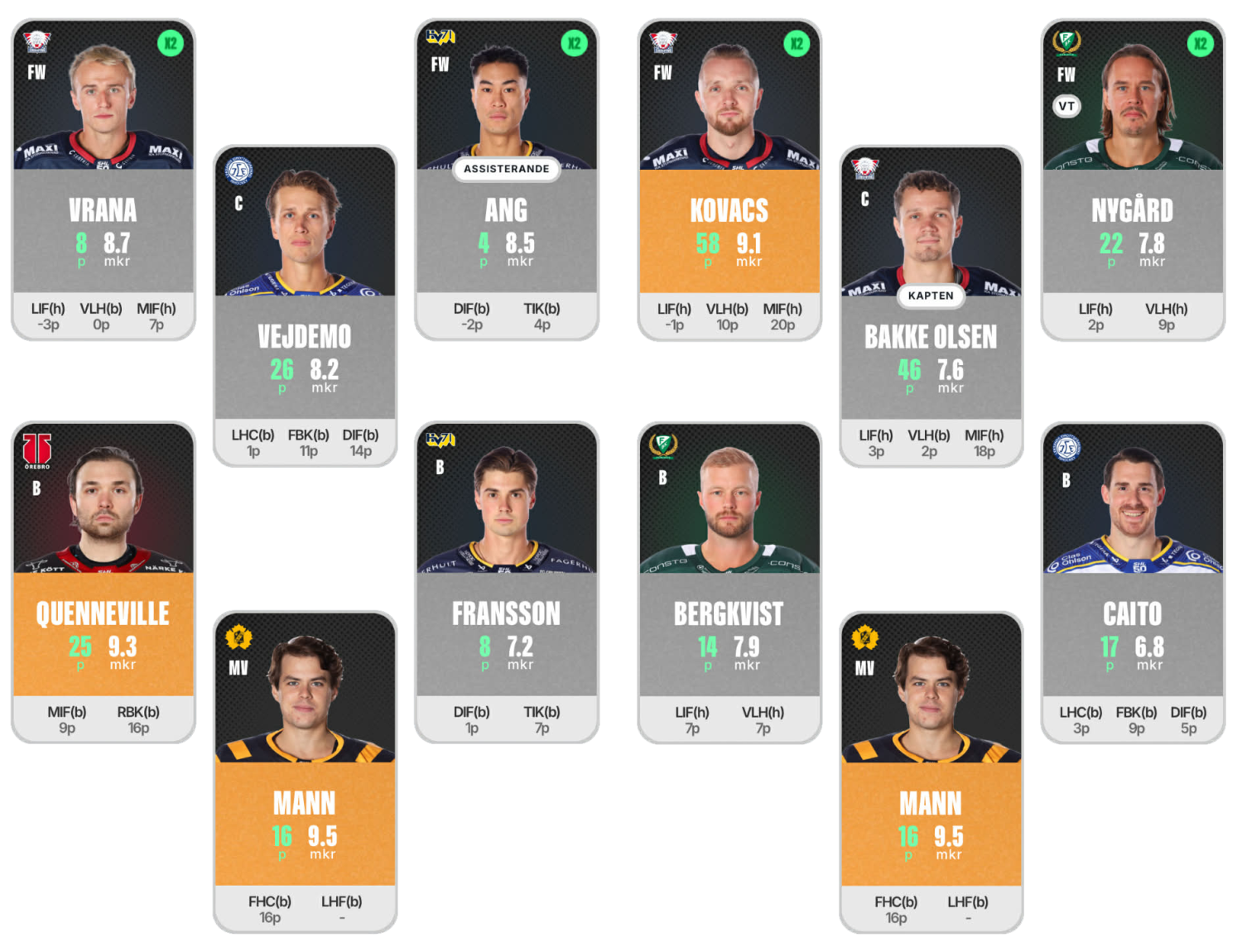This screenshot has height=952, width=1242.
Task: Open the Vejdemo center card
Action: (305, 306)
